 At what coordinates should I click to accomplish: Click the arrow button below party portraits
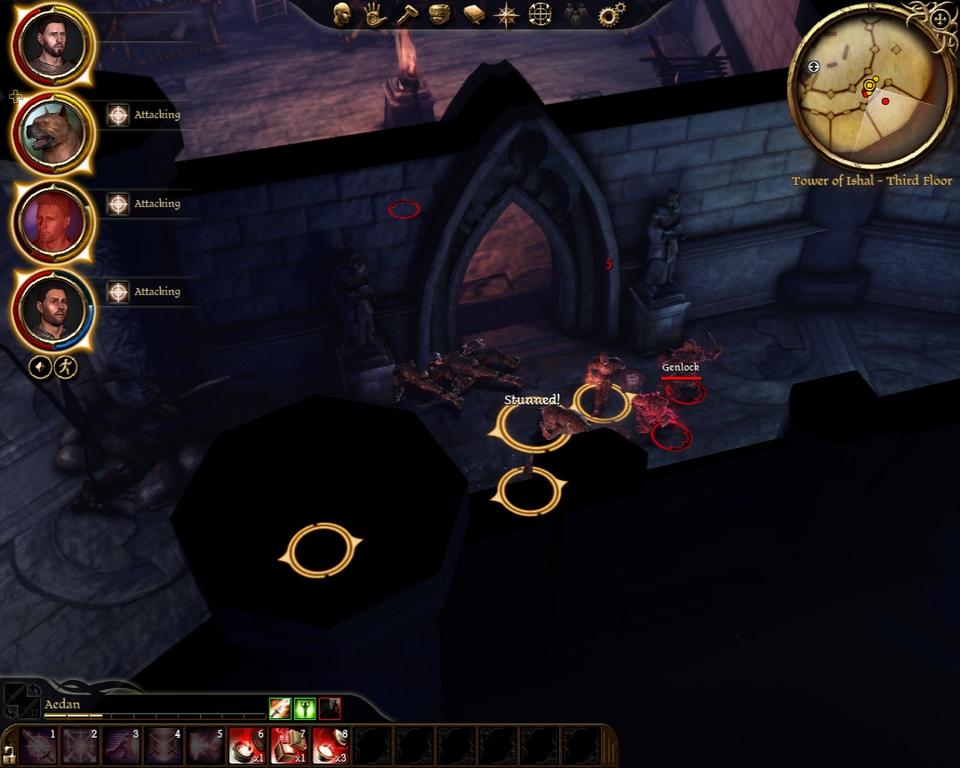coord(40,367)
